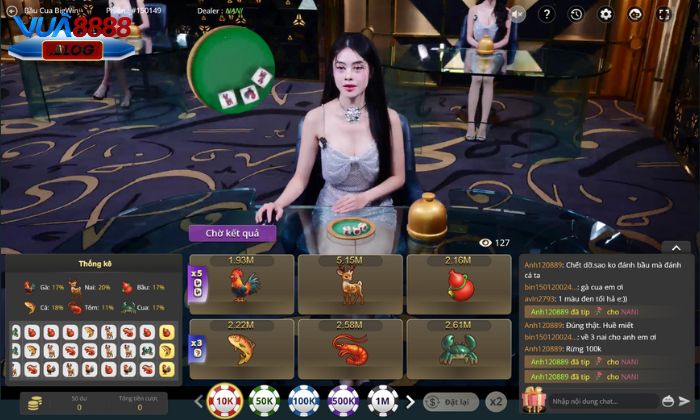Pick the 1M chip

click(383, 400)
